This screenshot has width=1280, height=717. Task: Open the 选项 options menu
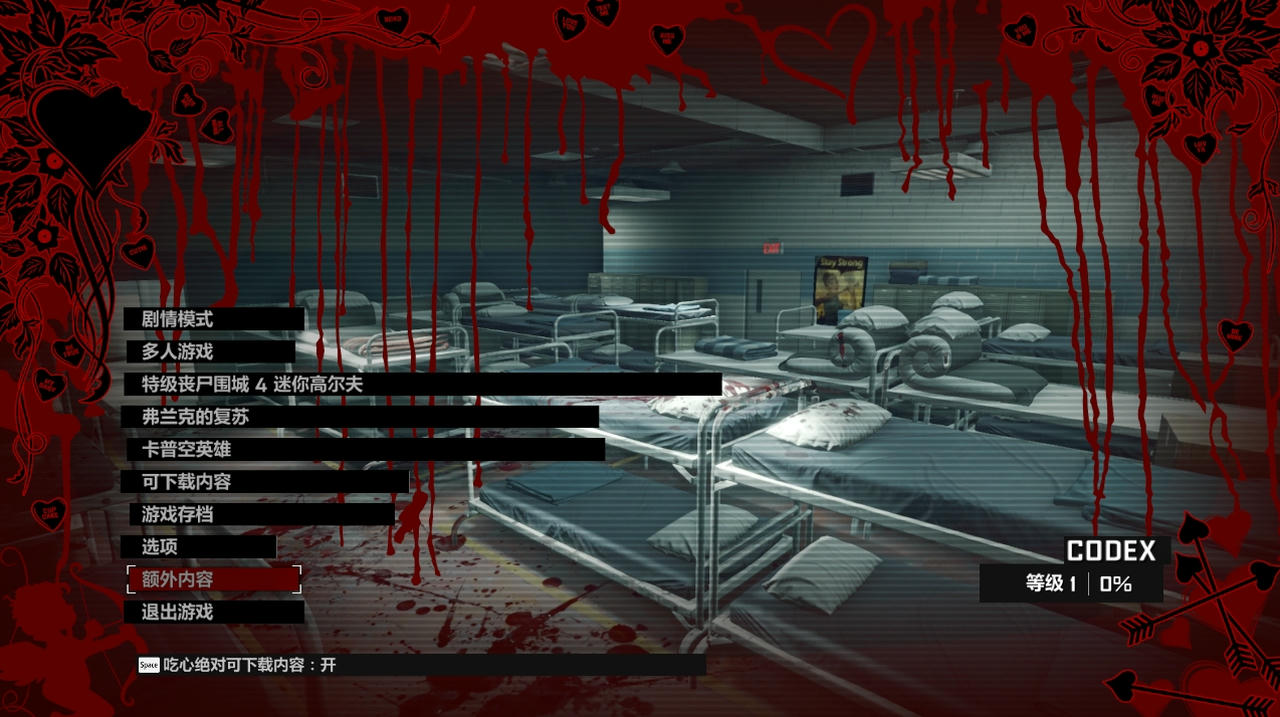(x=159, y=547)
